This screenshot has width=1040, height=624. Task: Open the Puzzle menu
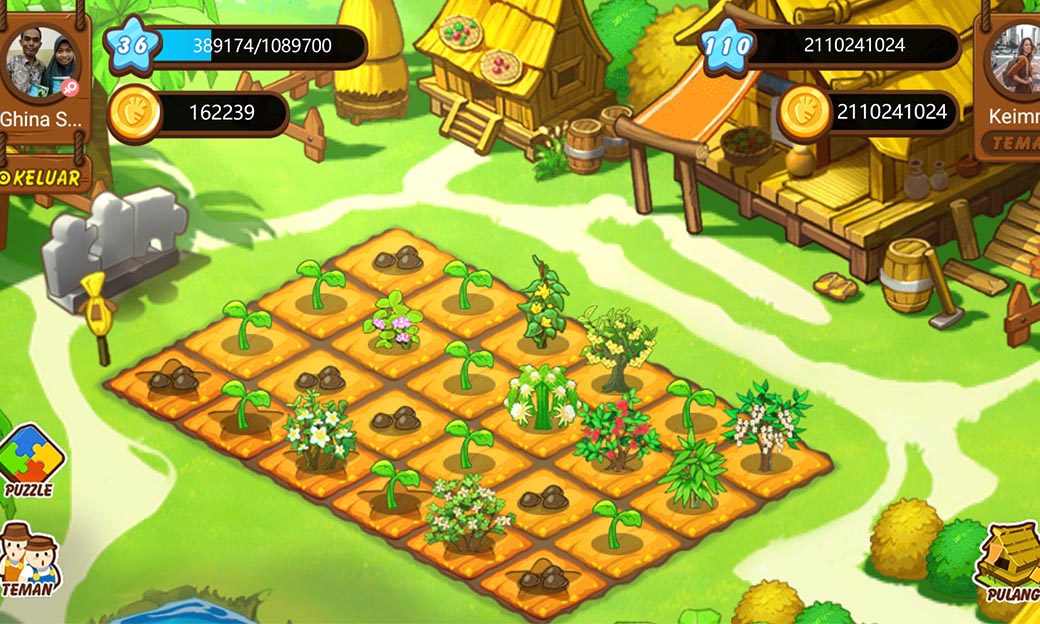tap(30, 462)
